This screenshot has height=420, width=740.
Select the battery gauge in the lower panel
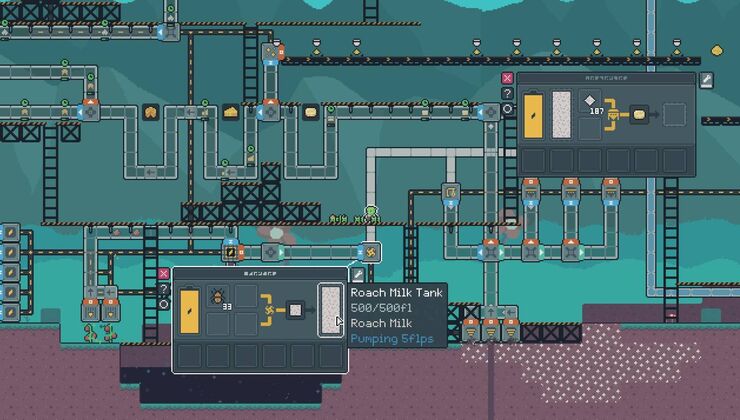click(190, 309)
